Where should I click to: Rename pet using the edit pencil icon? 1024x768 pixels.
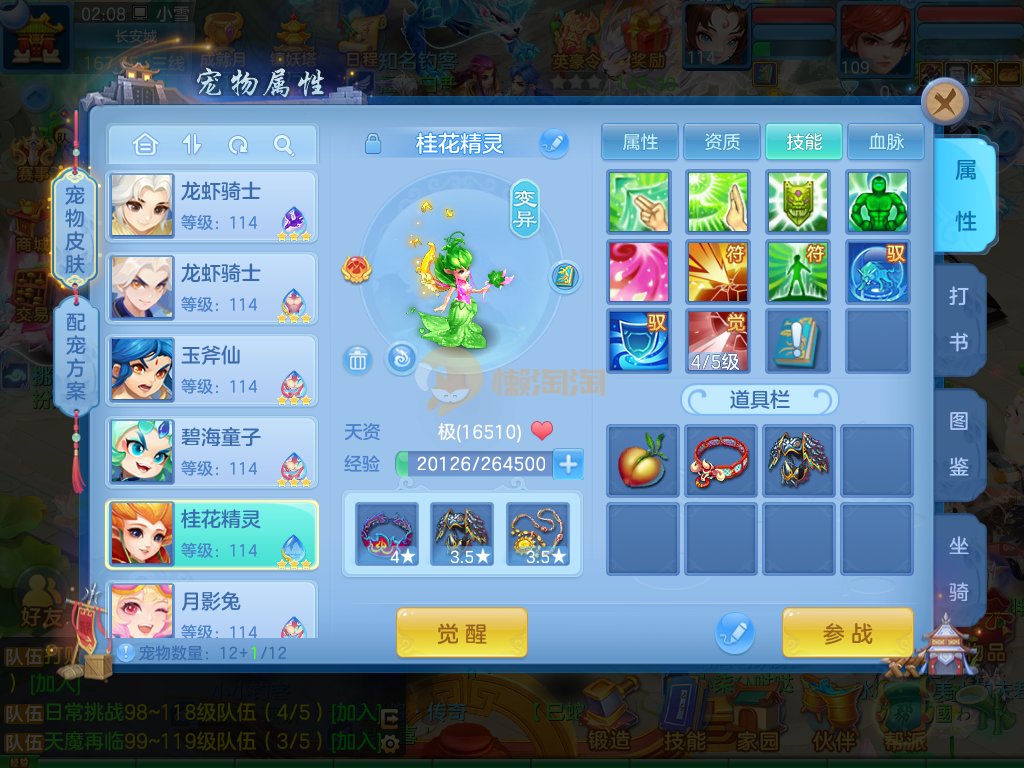(553, 144)
